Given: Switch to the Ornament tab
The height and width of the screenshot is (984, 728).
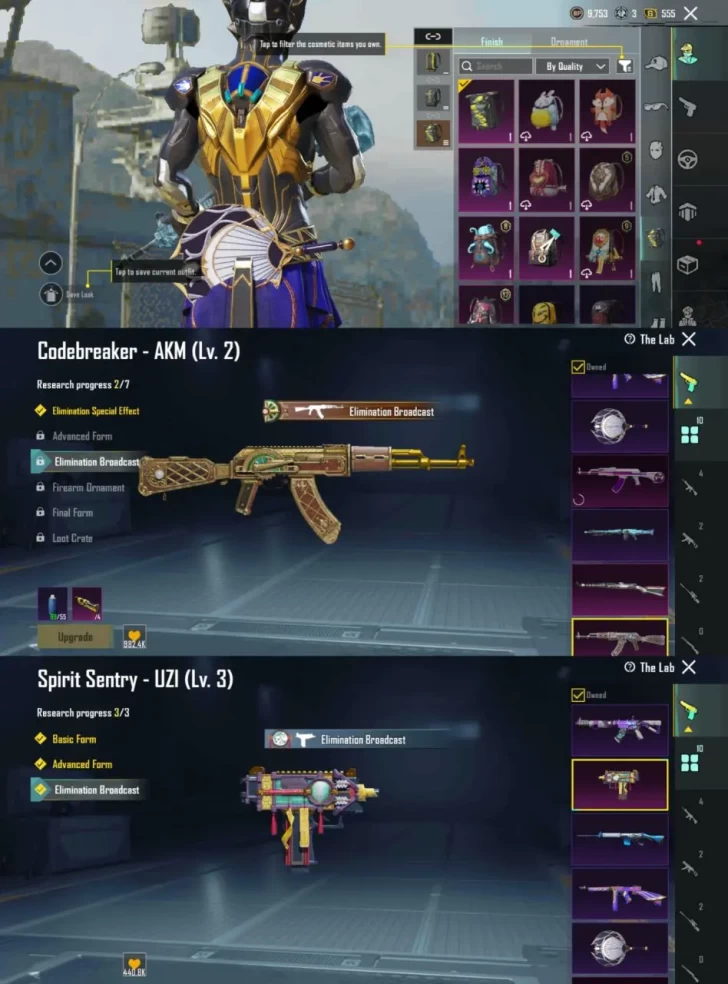Looking at the screenshot, I should [x=568, y=42].
